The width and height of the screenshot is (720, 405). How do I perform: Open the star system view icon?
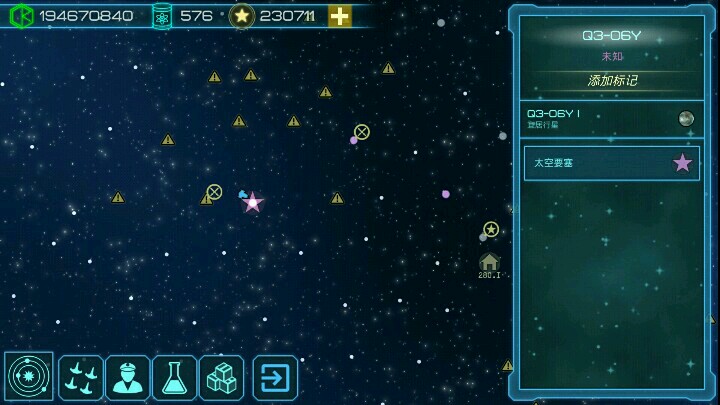coord(29,377)
